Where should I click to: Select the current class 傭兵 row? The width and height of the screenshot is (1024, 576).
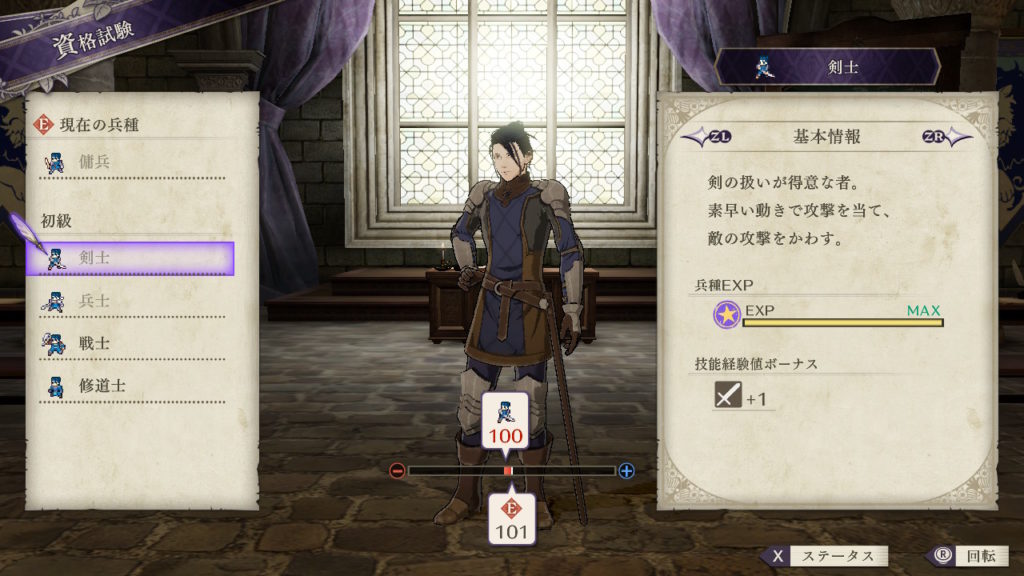(130, 160)
